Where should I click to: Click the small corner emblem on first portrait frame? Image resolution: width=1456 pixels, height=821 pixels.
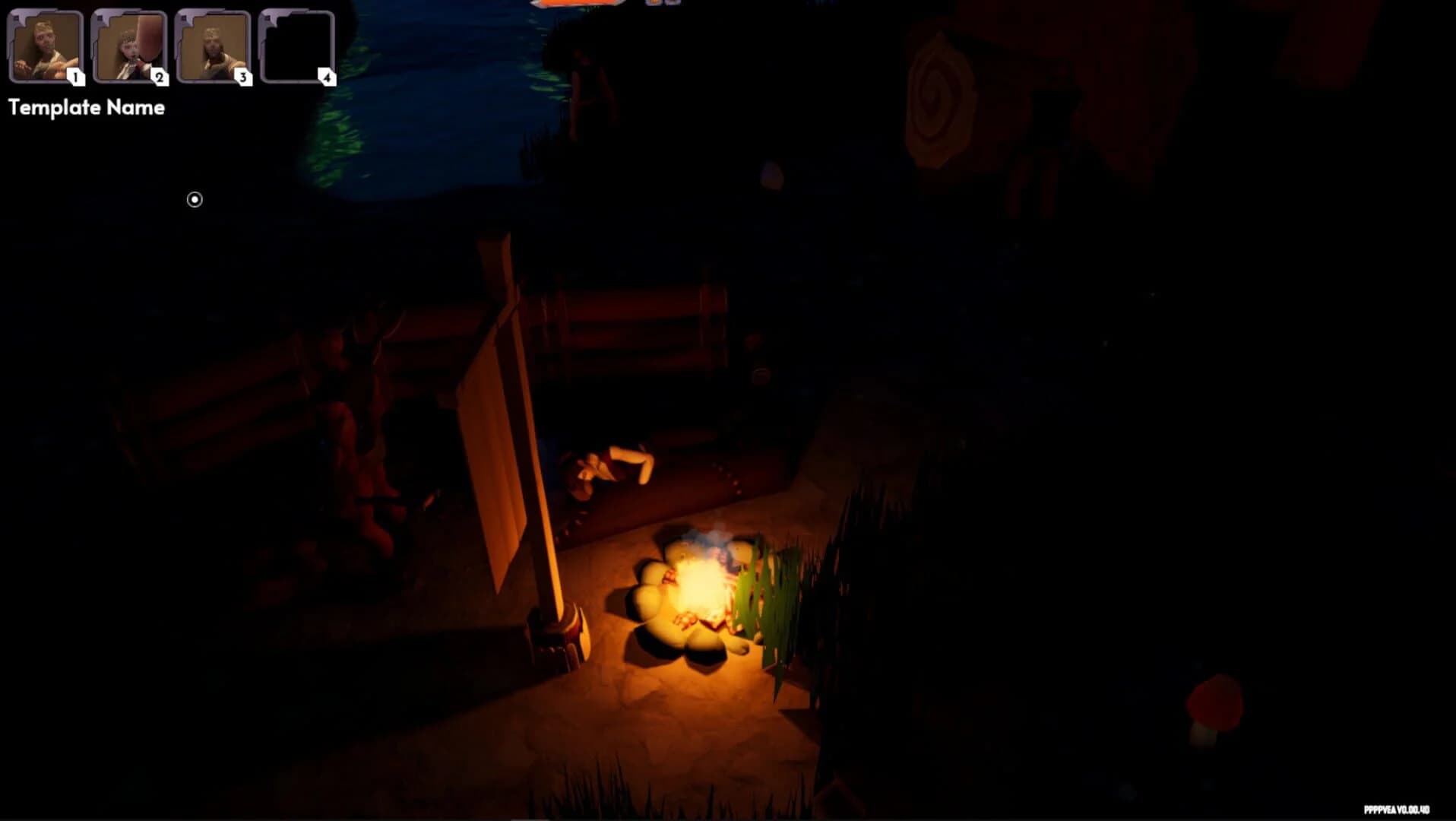(x=17, y=17)
